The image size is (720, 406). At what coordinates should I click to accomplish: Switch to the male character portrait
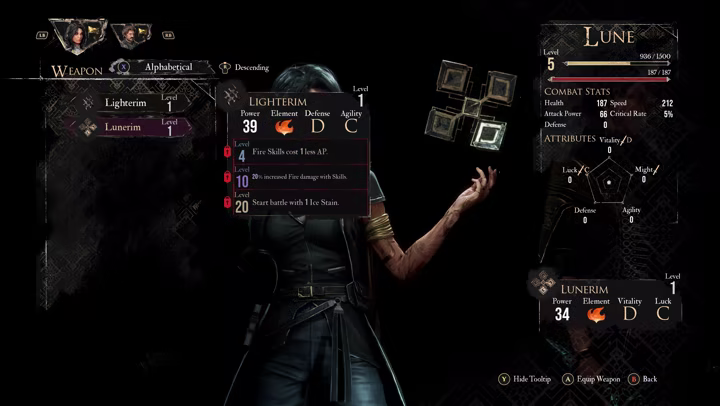tap(128, 36)
